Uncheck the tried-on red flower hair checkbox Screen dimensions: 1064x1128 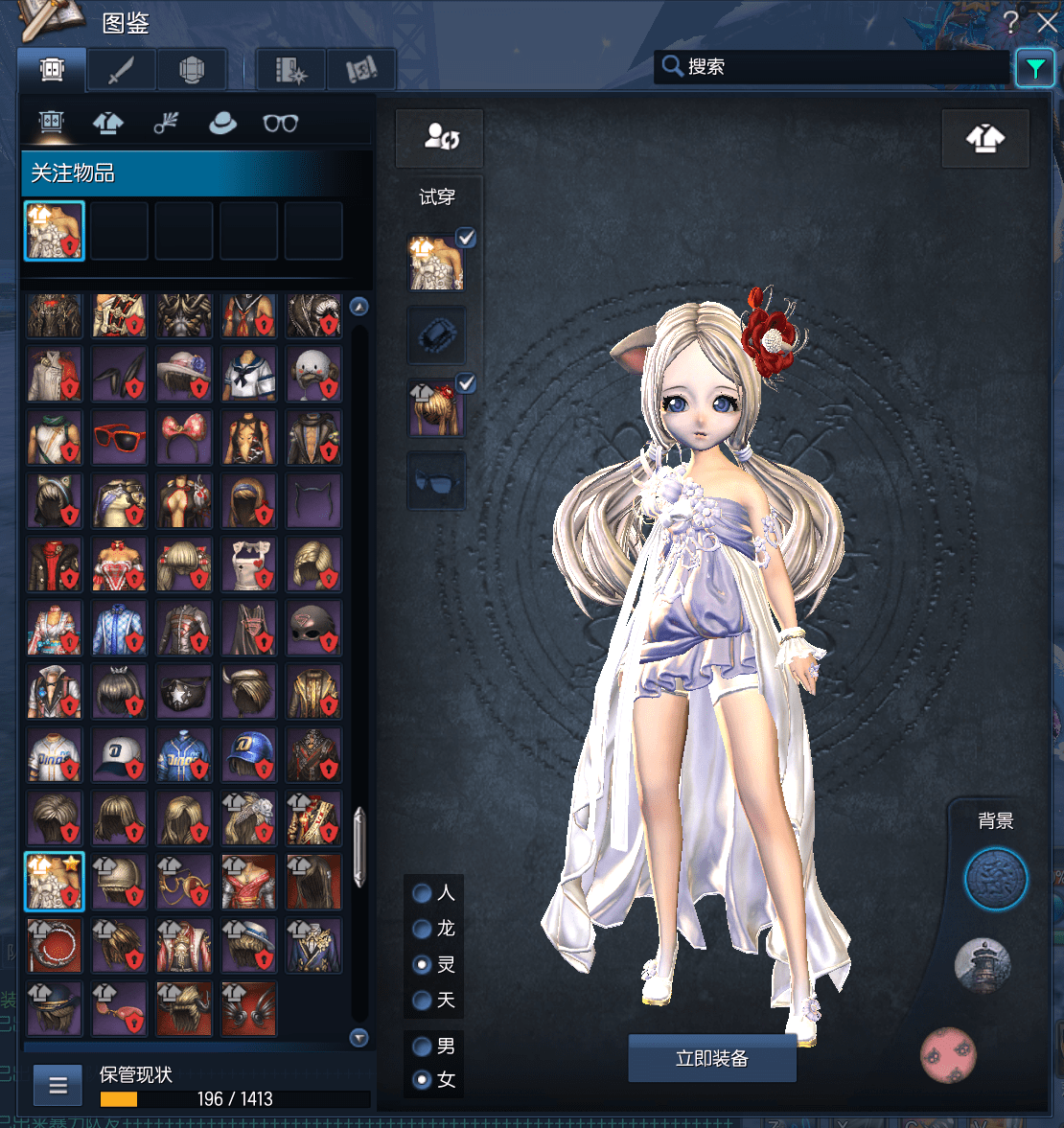pyautogui.click(x=466, y=383)
